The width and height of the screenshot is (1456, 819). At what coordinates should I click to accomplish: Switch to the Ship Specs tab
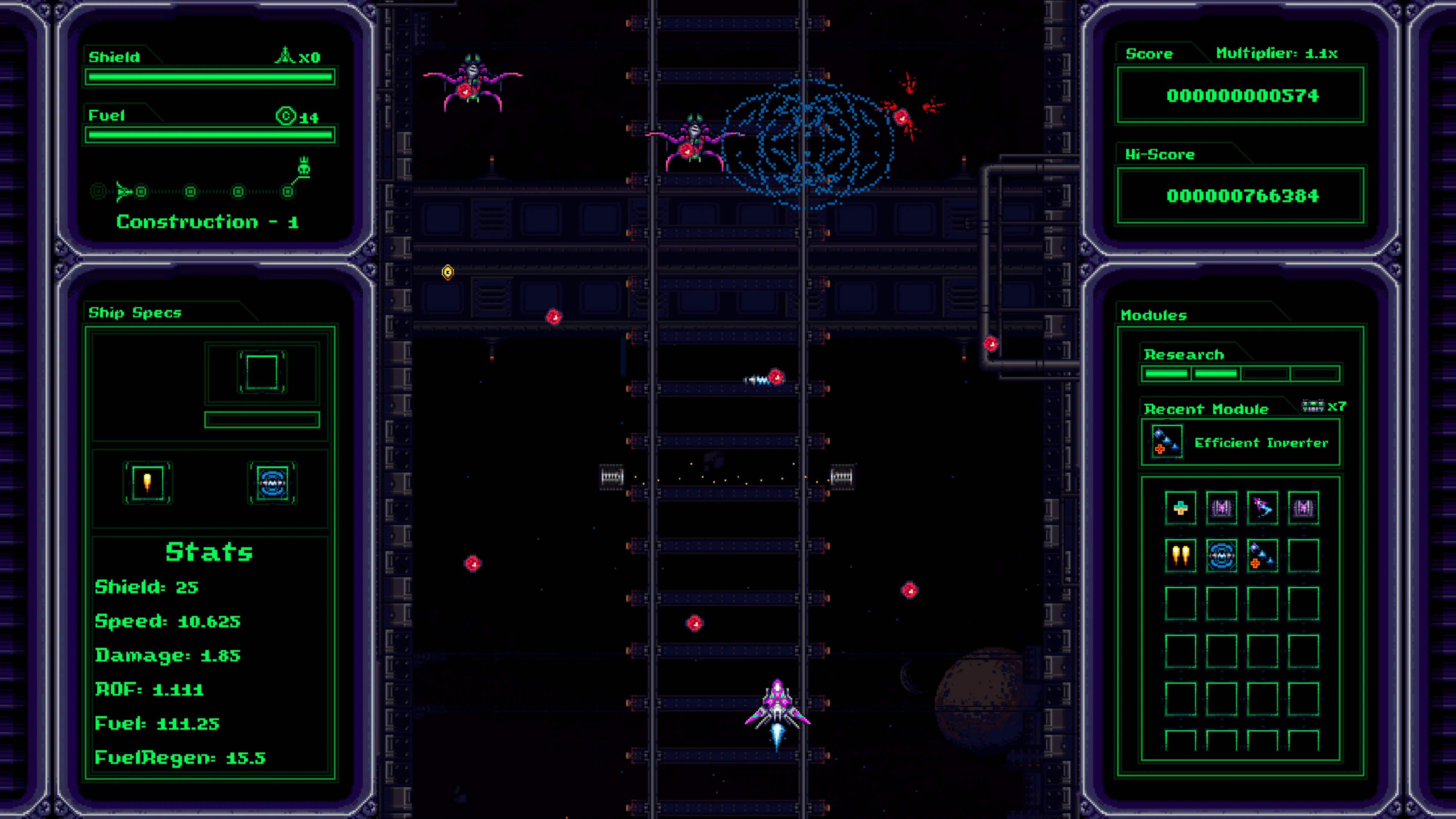[134, 312]
